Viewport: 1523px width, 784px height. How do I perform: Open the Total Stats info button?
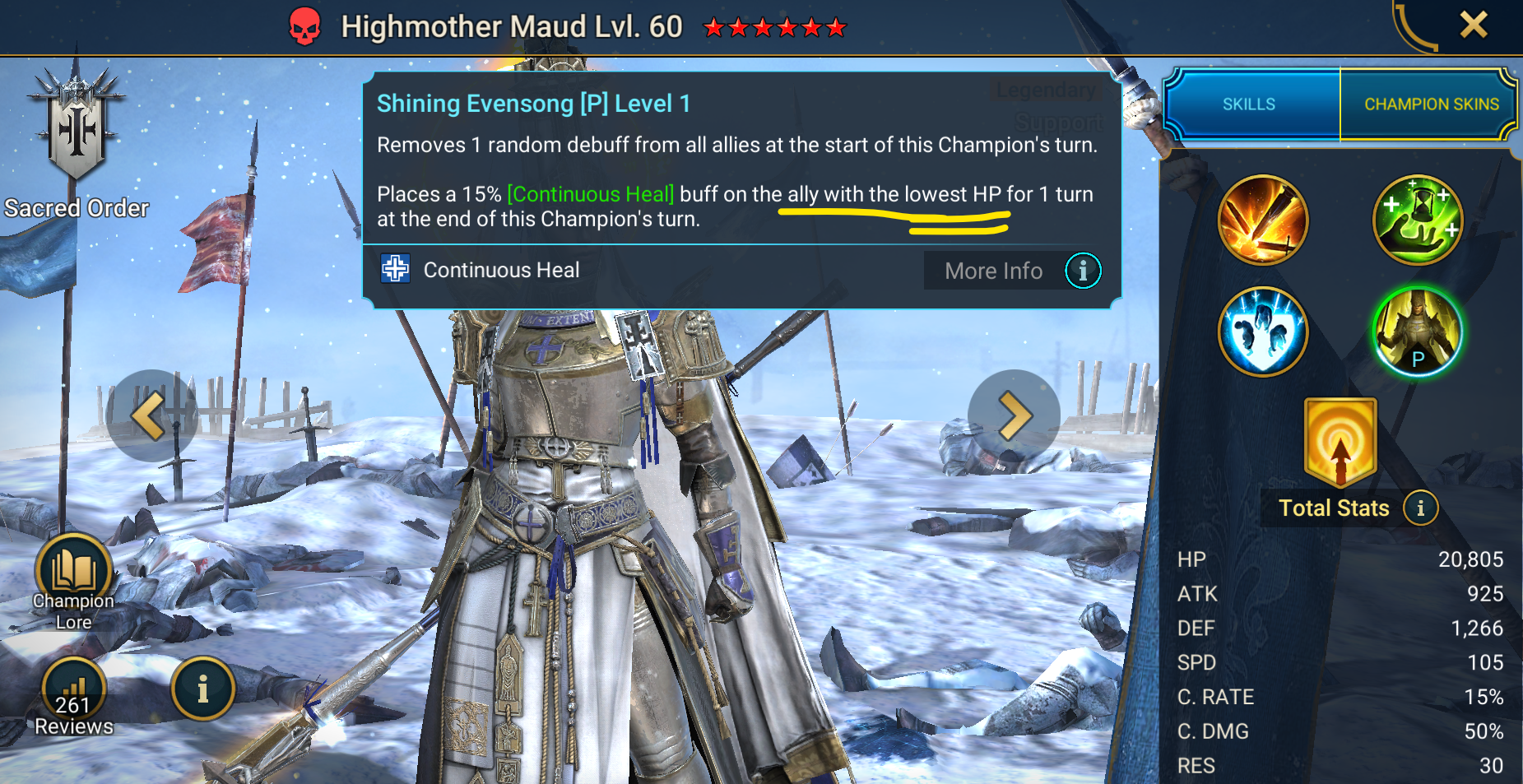[1420, 508]
